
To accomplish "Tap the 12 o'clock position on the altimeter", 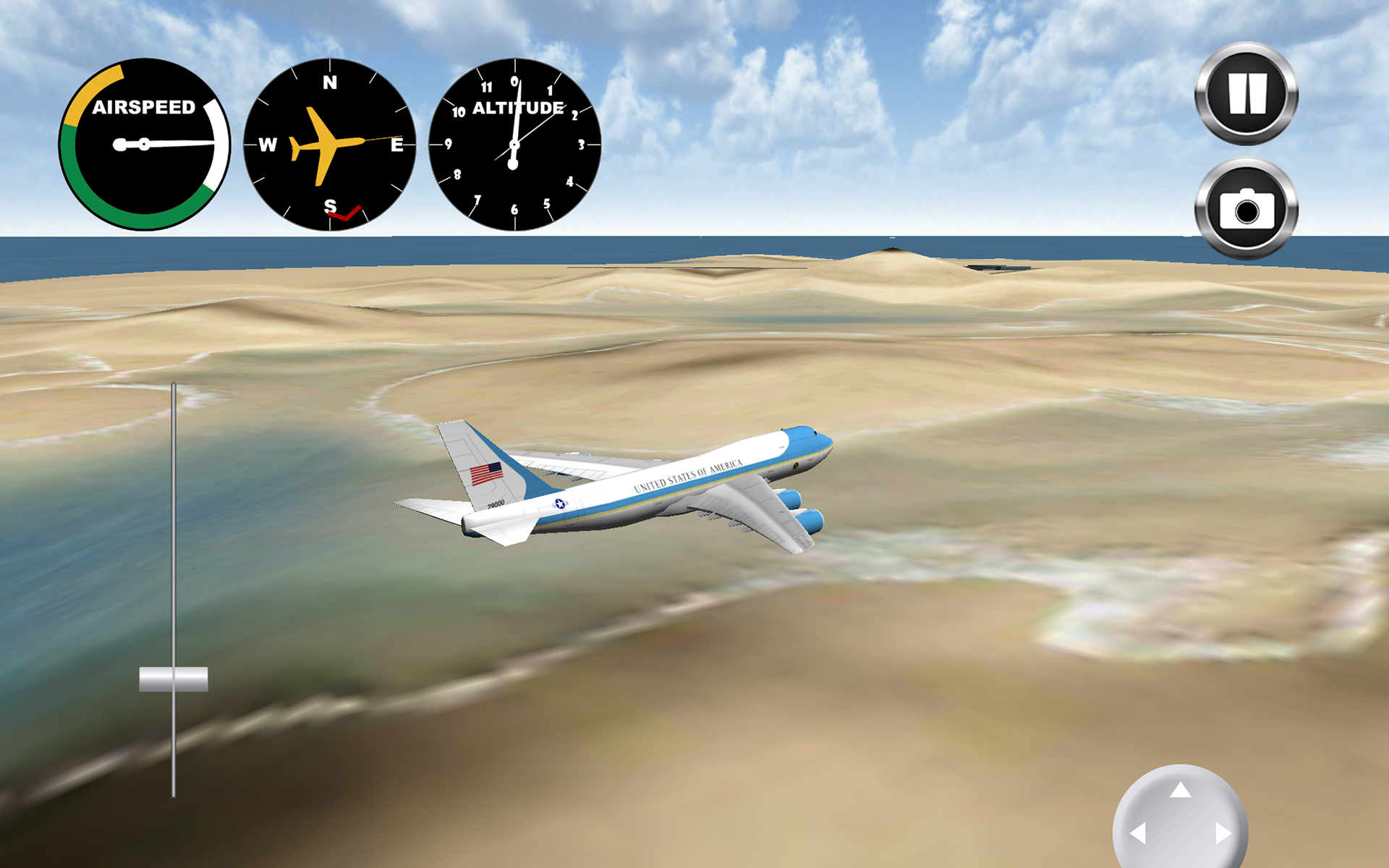I will (515, 82).
